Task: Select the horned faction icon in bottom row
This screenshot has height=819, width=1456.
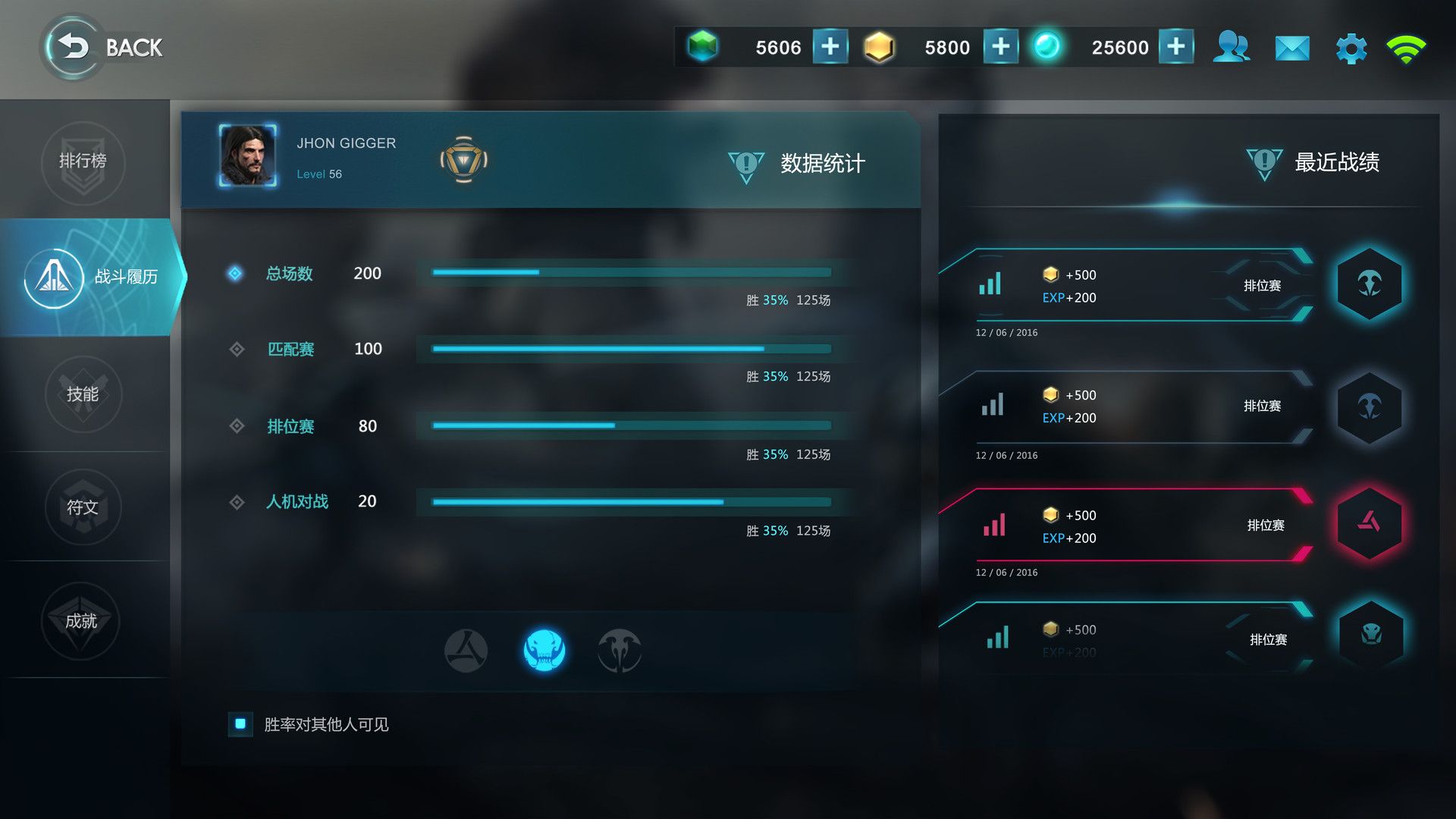Action: pyautogui.click(x=619, y=650)
